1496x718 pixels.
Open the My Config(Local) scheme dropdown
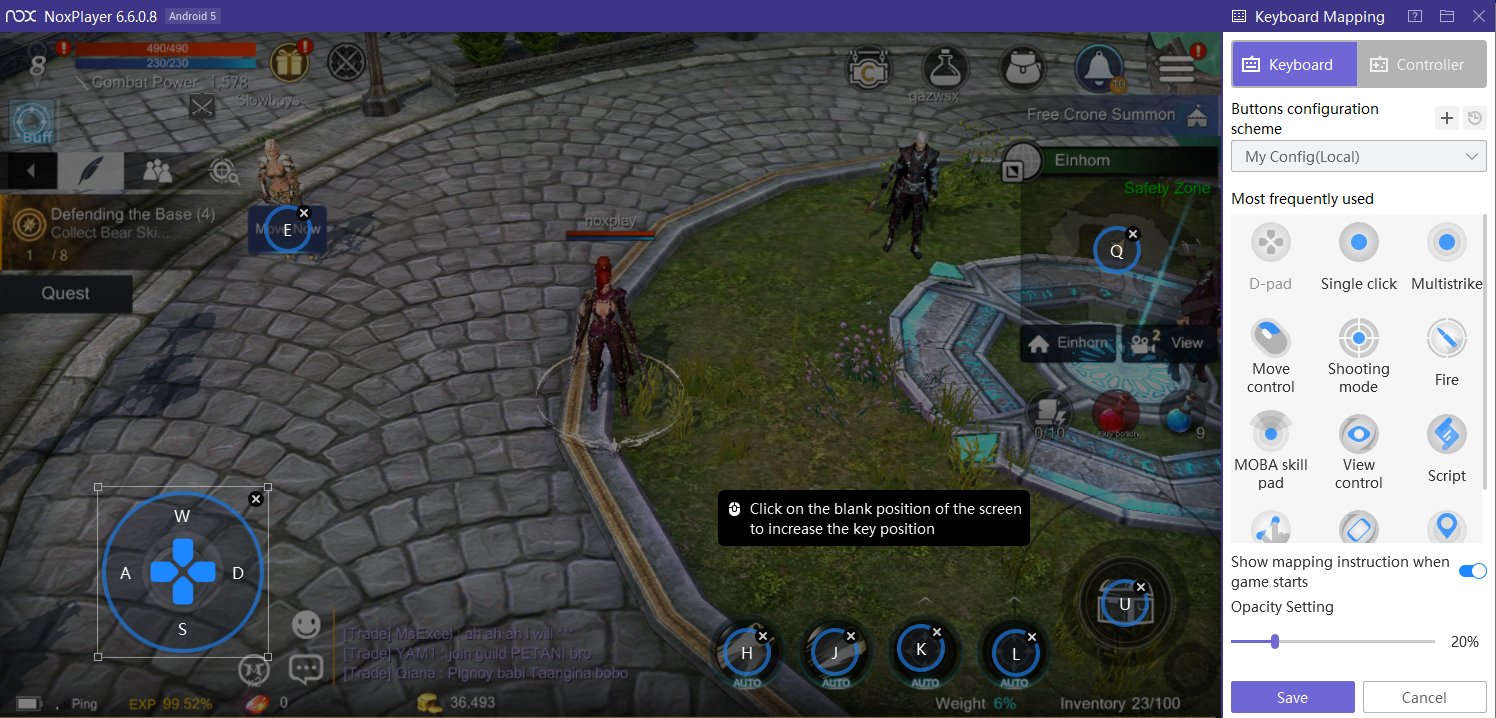pyautogui.click(x=1358, y=157)
